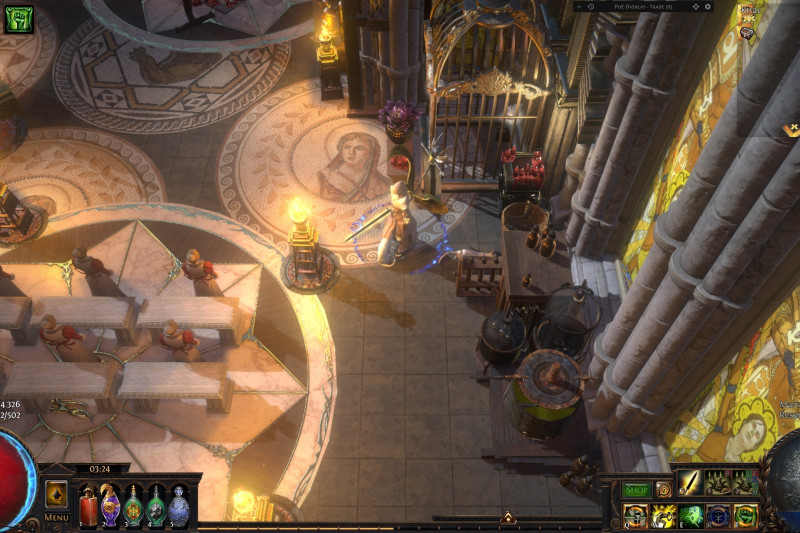Use the pale blue swirl flask
This screenshot has width=800, height=533.
click(178, 505)
